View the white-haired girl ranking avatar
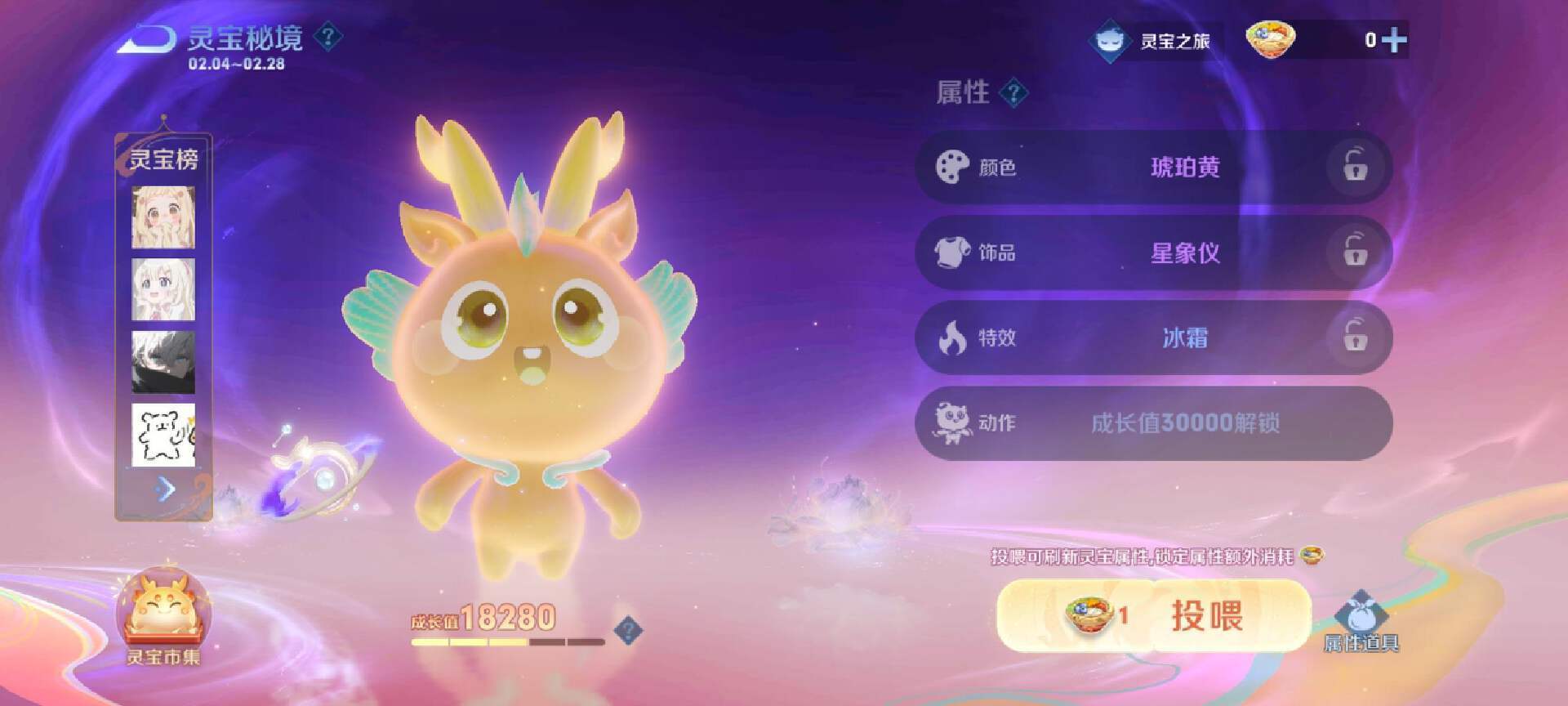 coord(163,290)
